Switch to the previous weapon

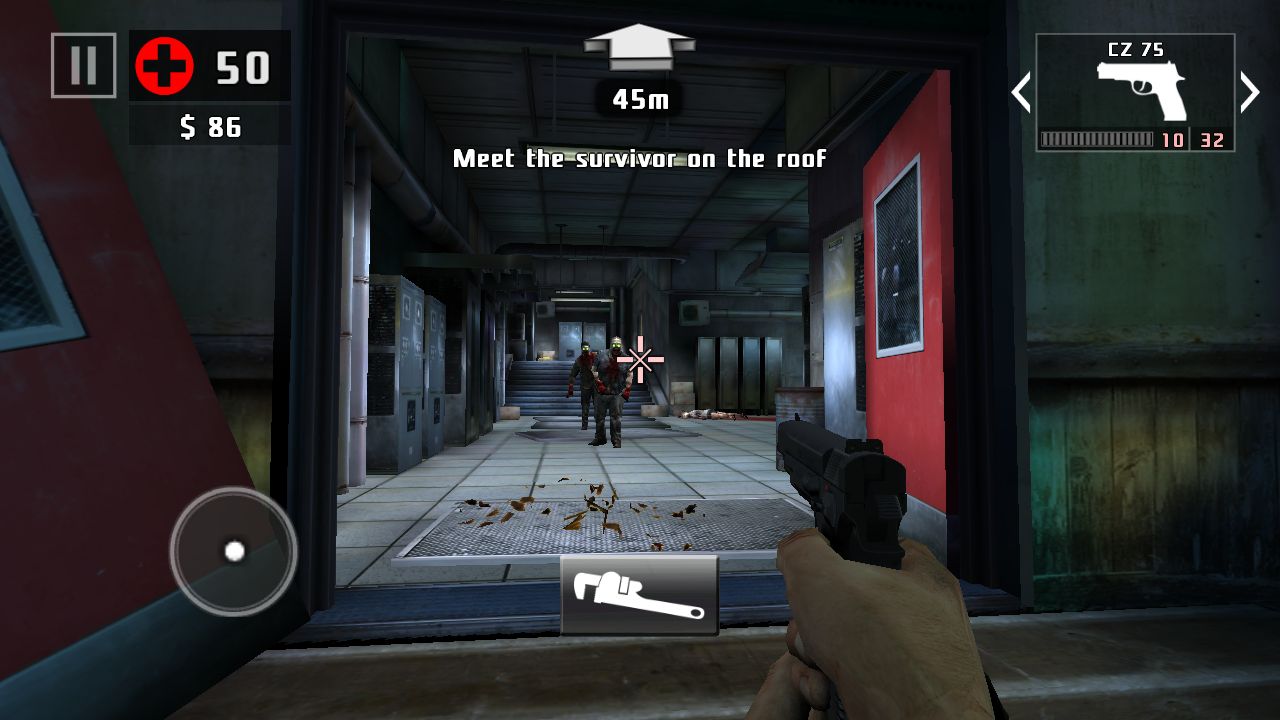(x=1021, y=93)
